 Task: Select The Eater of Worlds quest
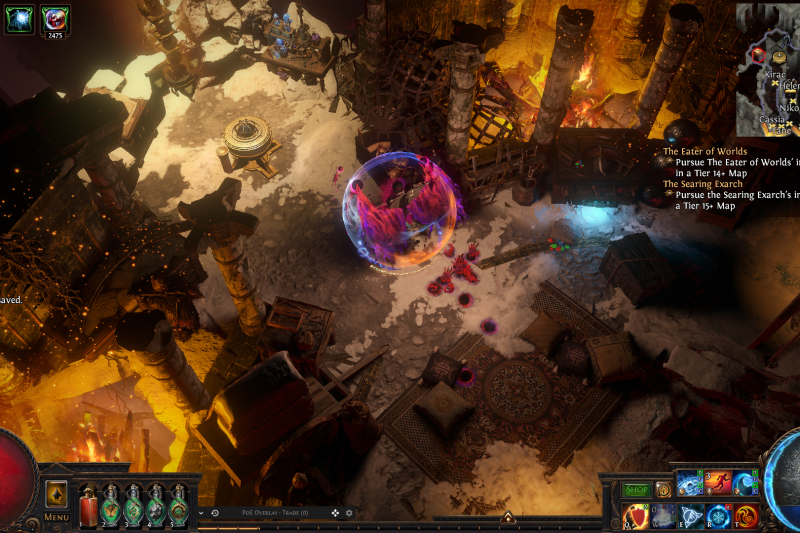click(705, 152)
